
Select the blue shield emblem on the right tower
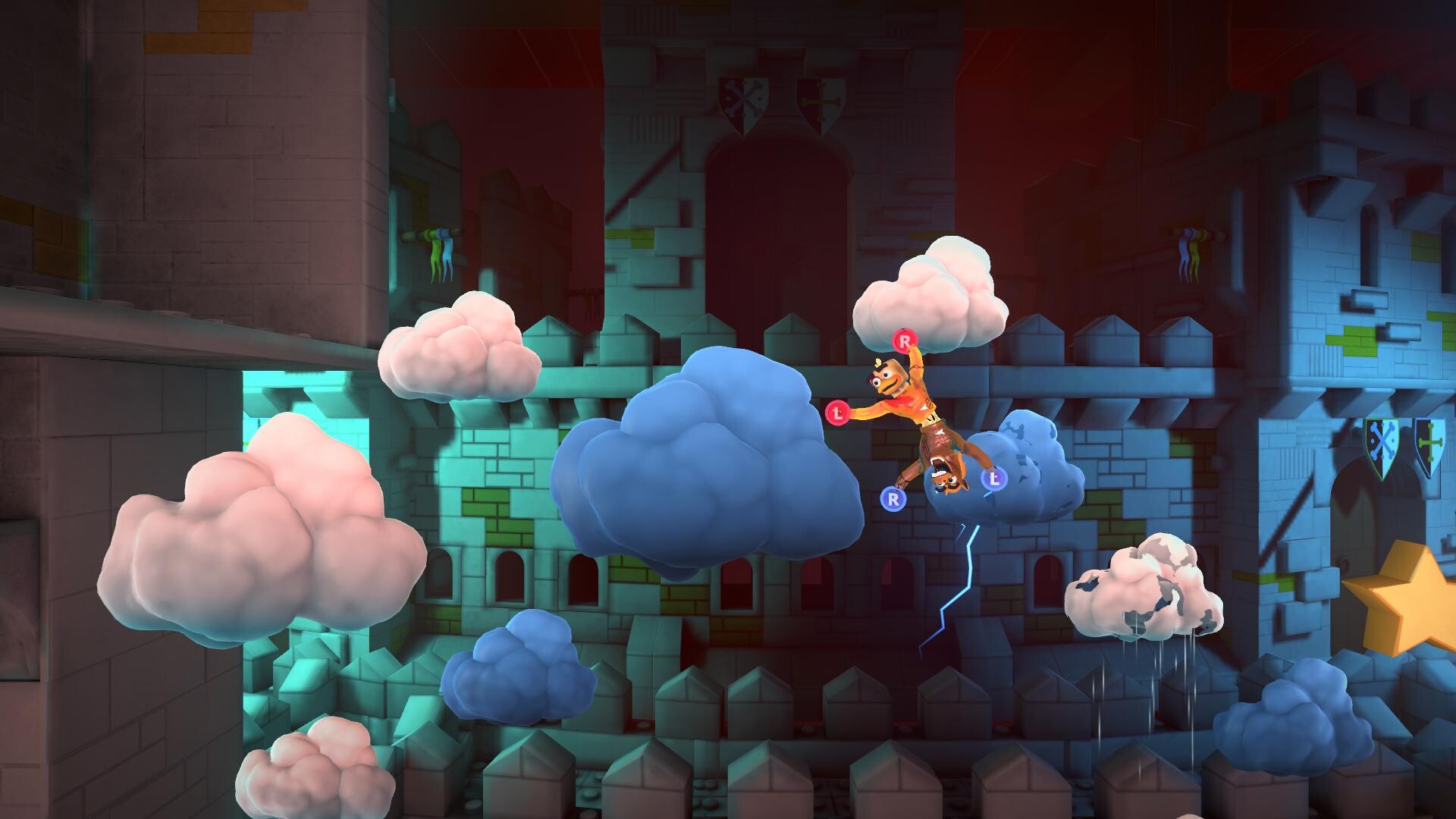(x=1428, y=441)
